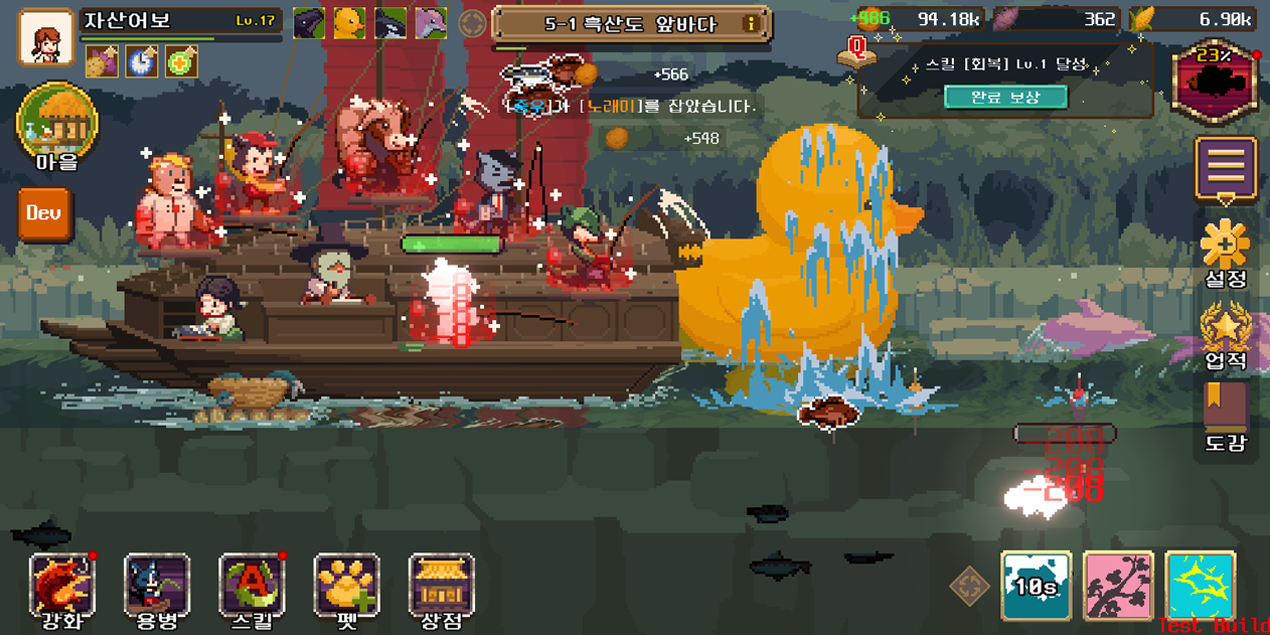
Task: Activate the pink blossom branch skill
Action: pos(1118,586)
